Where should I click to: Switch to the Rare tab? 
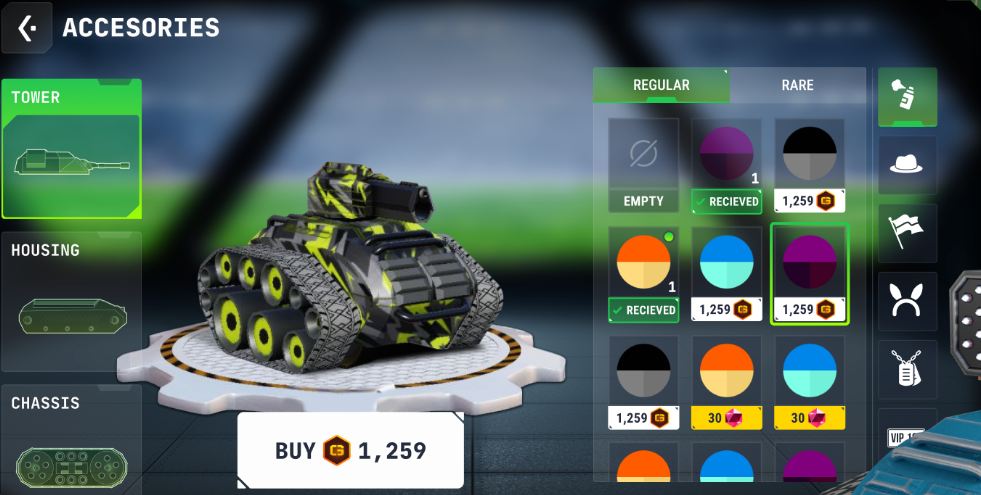tap(797, 85)
